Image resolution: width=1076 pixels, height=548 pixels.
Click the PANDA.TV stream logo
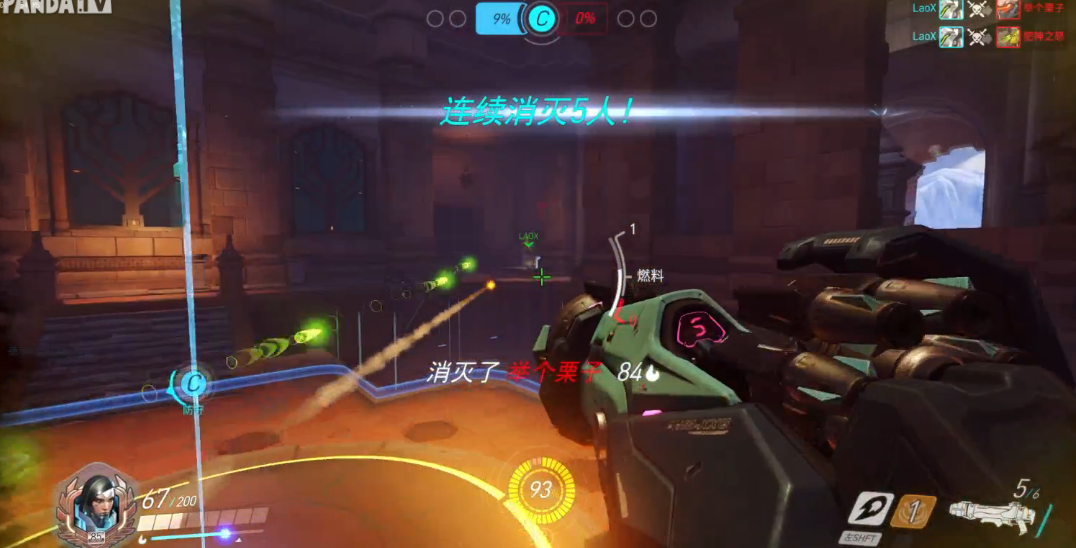[53, 7]
